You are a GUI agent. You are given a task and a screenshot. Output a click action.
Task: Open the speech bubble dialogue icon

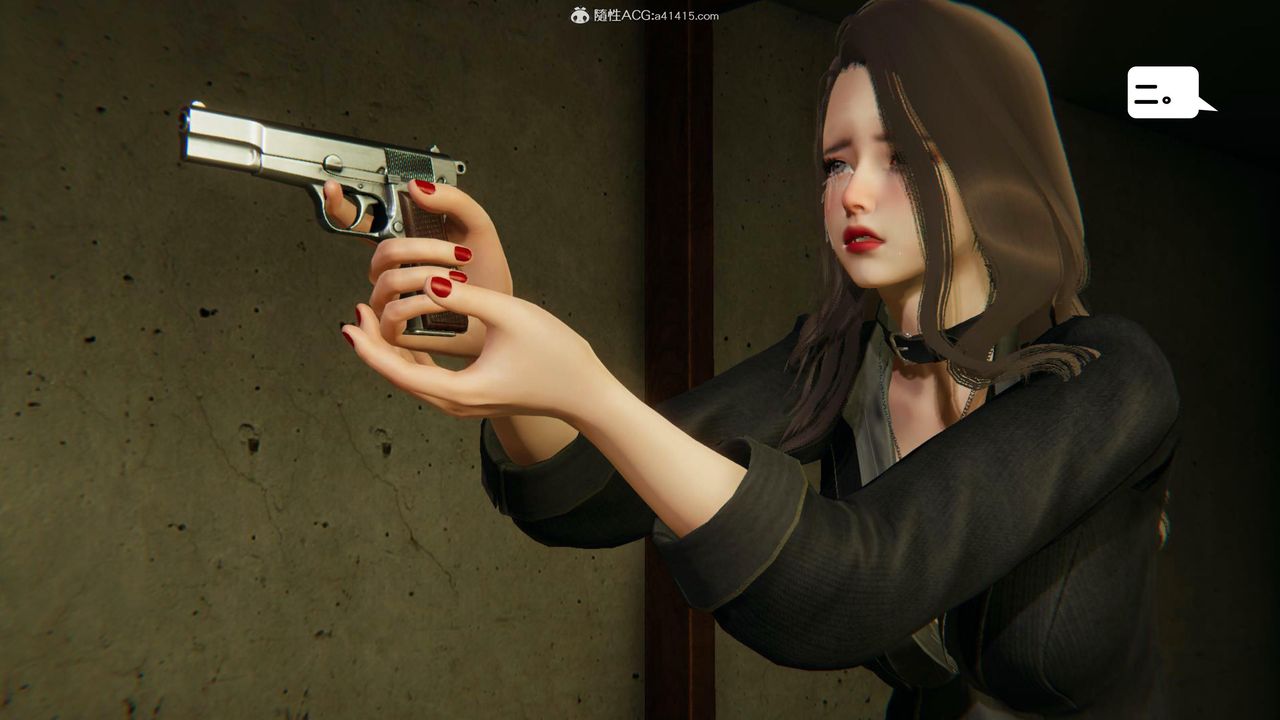click(1164, 93)
